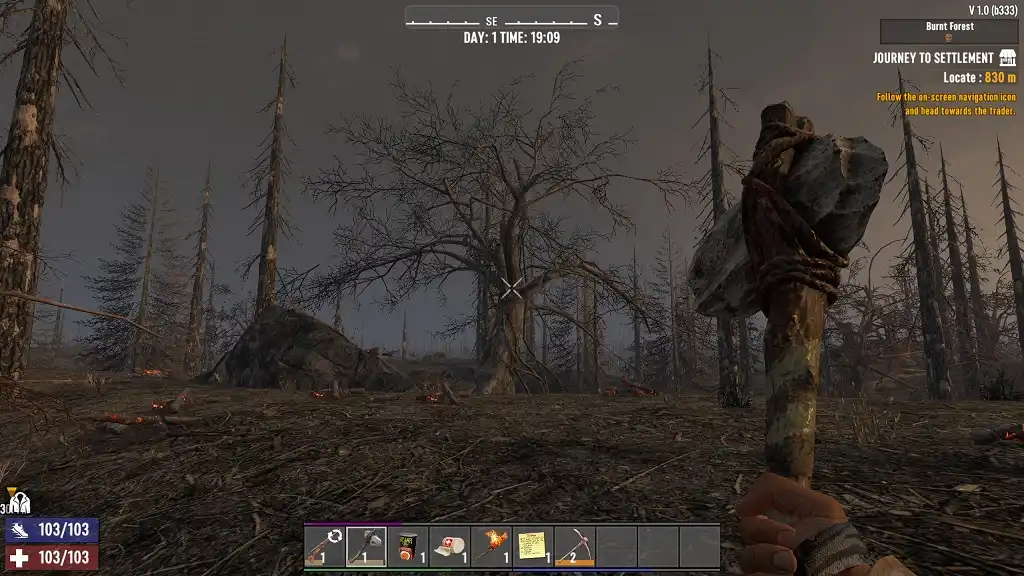
Task: Click the trader shop icon beside quest title
Action: pyautogui.click(x=1007, y=58)
